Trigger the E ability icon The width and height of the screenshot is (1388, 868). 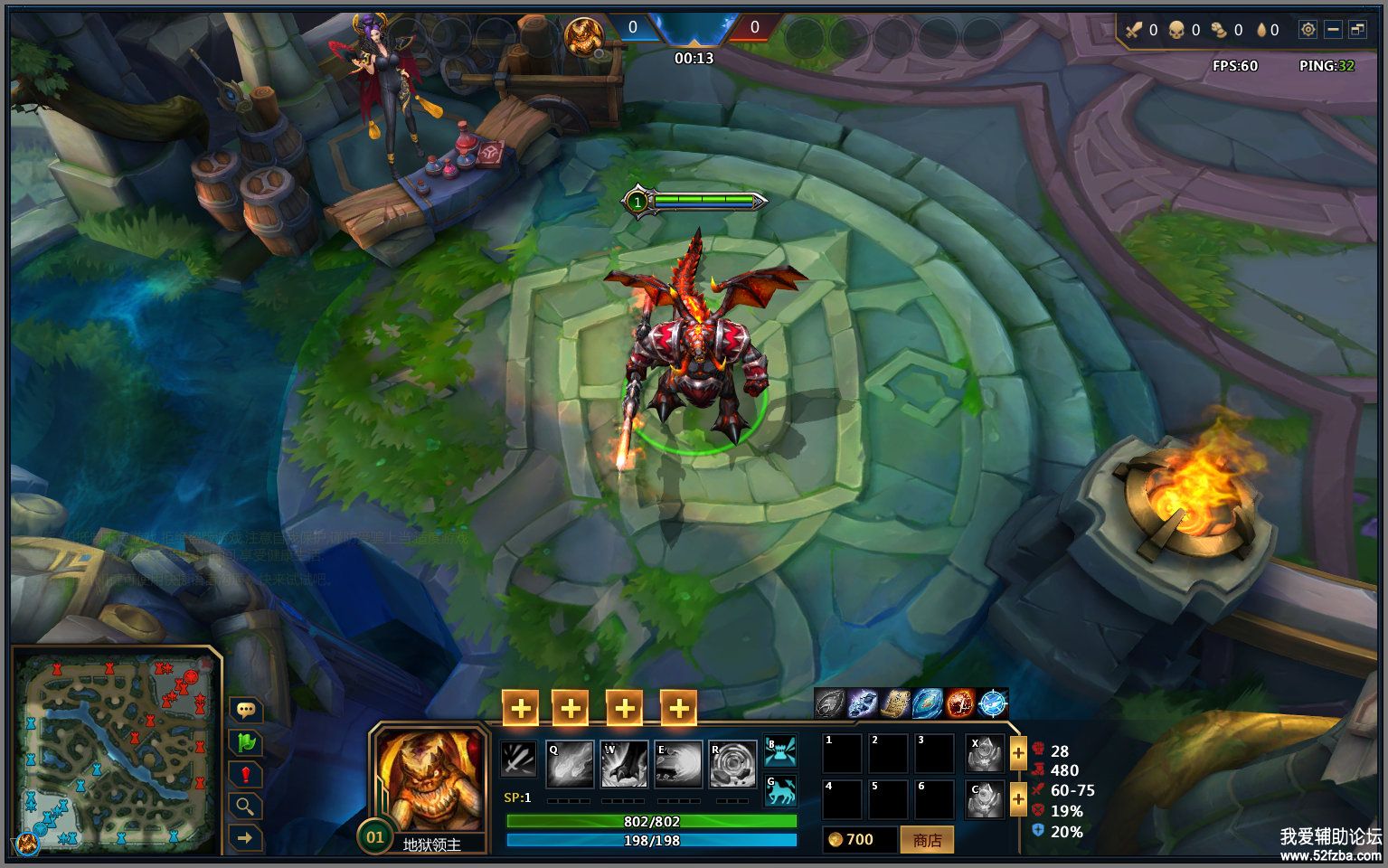tap(678, 765)
